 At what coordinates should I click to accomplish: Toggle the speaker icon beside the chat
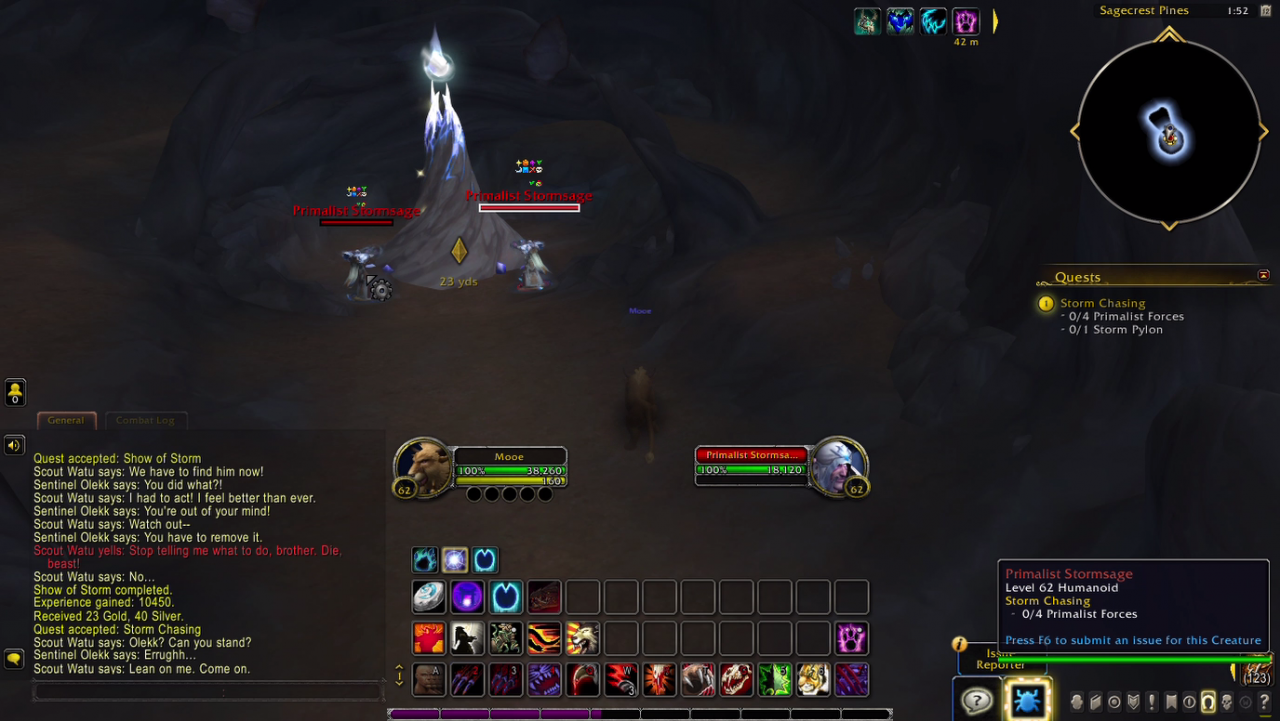[14, 445]
